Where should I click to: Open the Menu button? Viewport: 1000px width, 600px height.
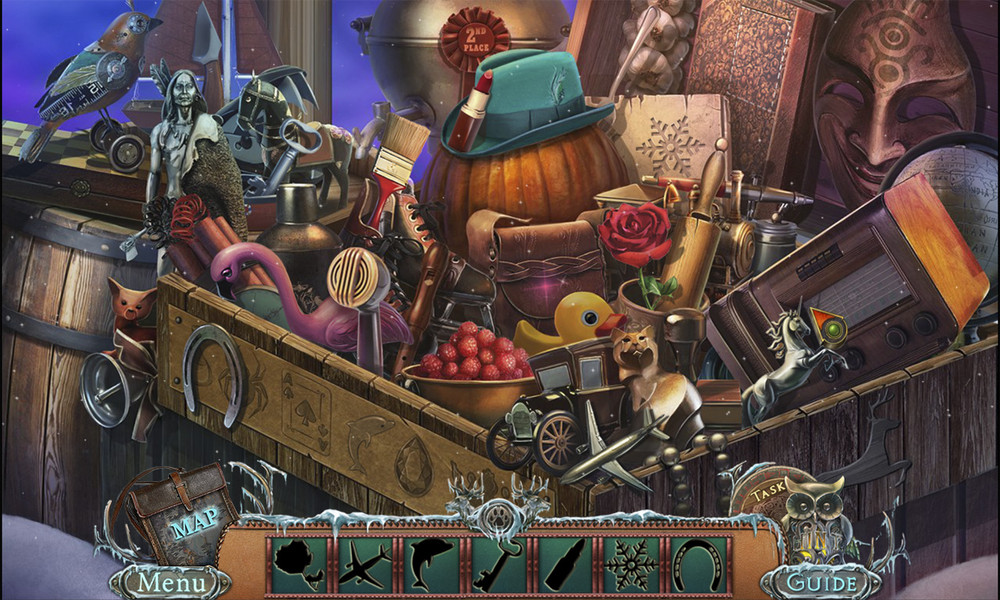coord(168,581)
